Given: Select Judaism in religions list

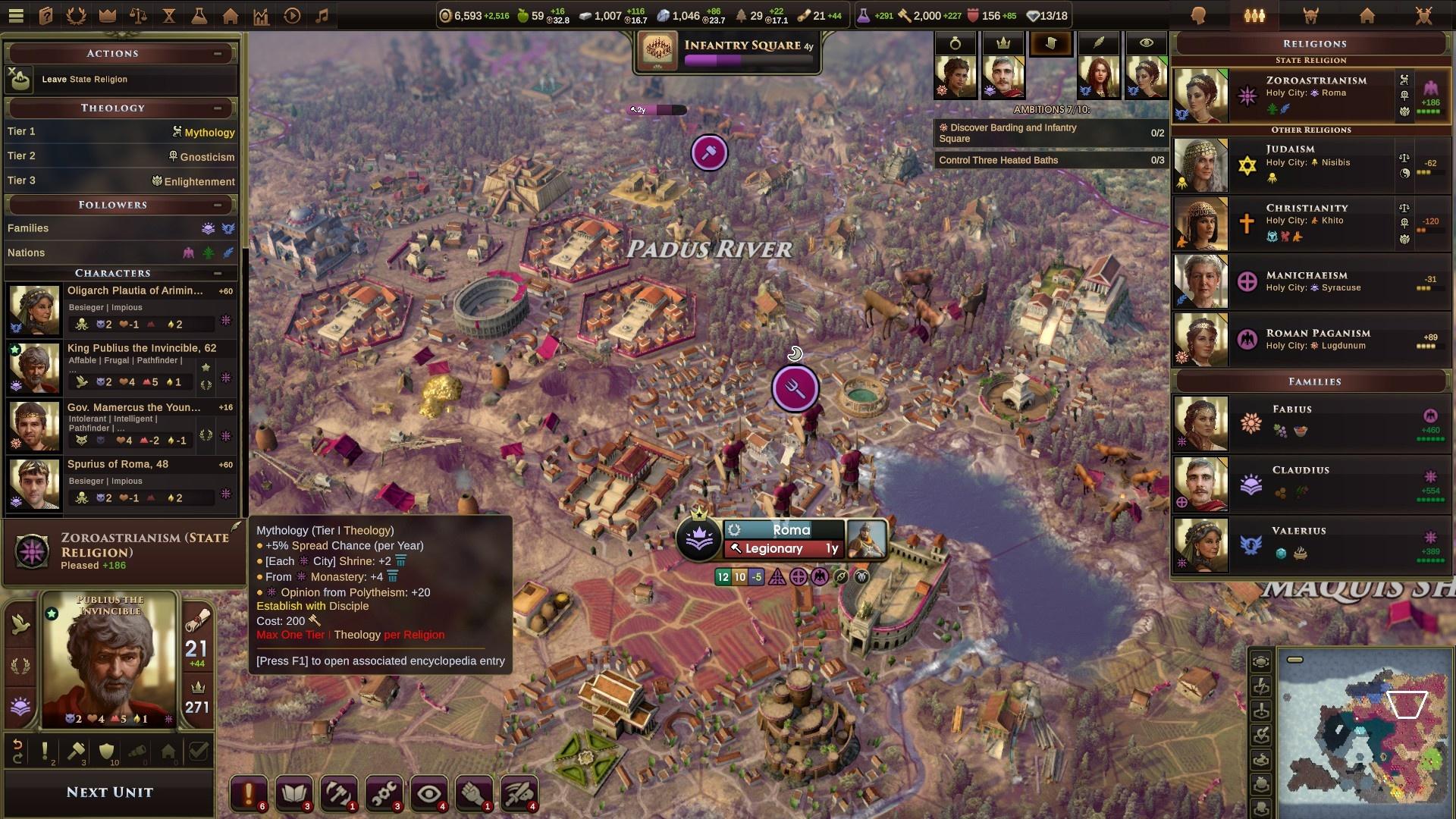Looking at the screenshot, I should coord(1310,165).
